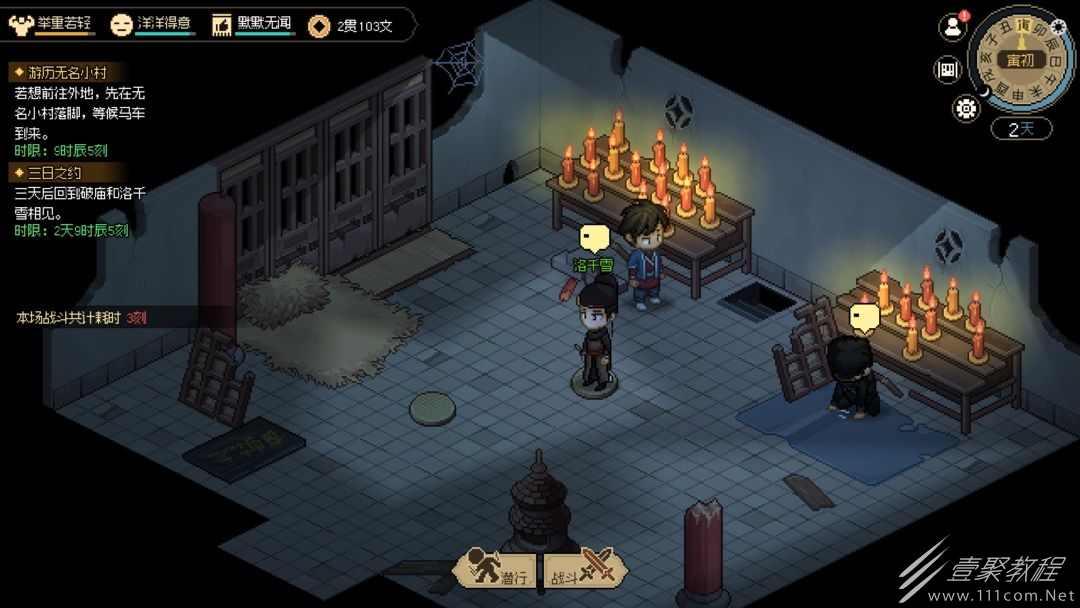The image size is (1080, 608).
Task: Open the speech bubble above 洛千雪
Action: pos(594,239)
